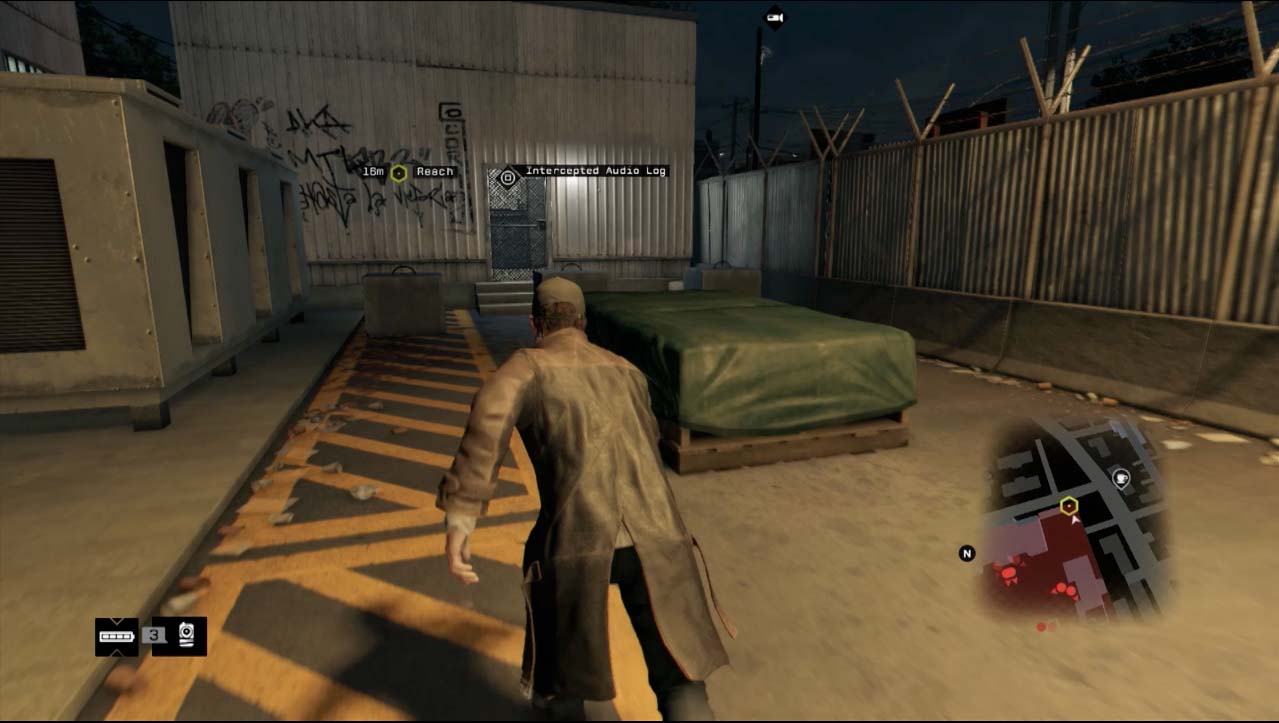This screenshot has height=723, width=1279.
Task: Select the yellow hexagon waypoint on minimap
Action: tap(1069, 504)
